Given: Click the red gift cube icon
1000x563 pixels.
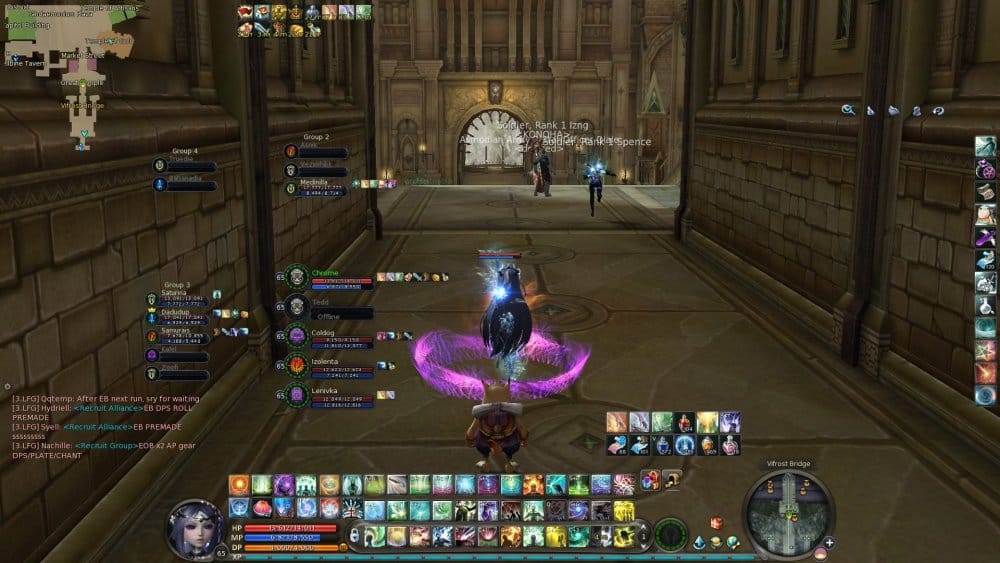Looking at the screenshot, I should point(716,523).
